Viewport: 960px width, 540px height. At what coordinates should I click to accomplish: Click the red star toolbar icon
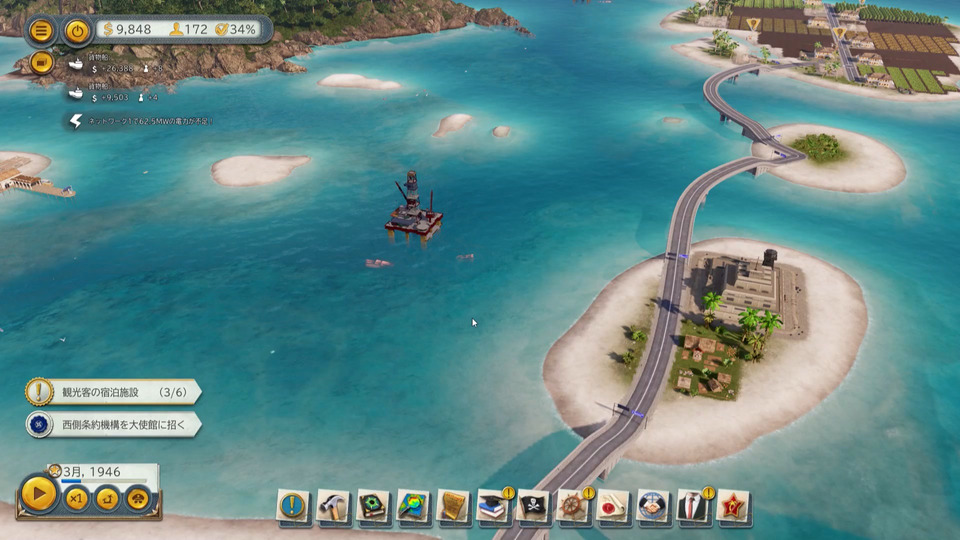[x=733, y=505]
